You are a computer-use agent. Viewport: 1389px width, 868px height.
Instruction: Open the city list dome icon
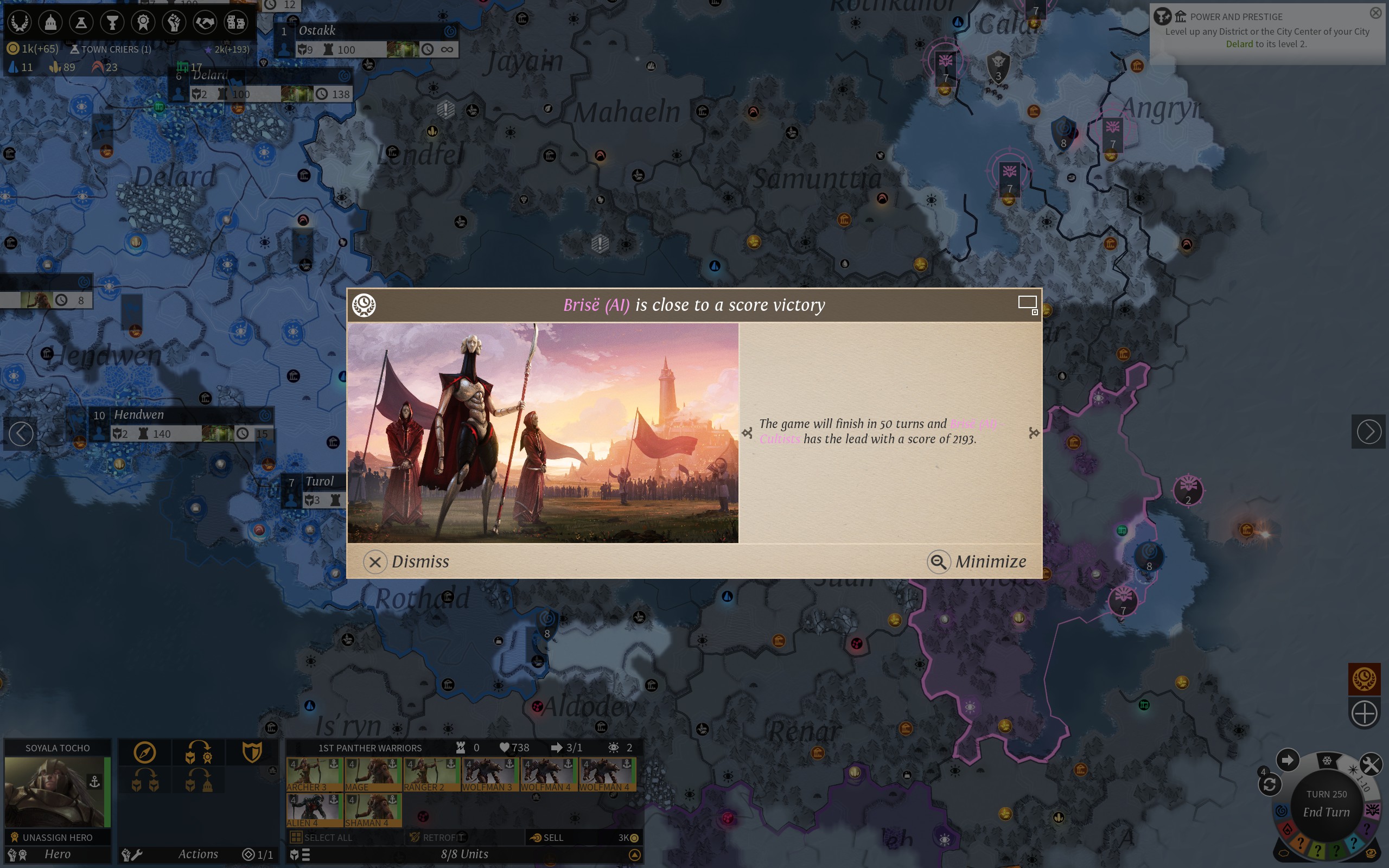(x=50, y=22)
